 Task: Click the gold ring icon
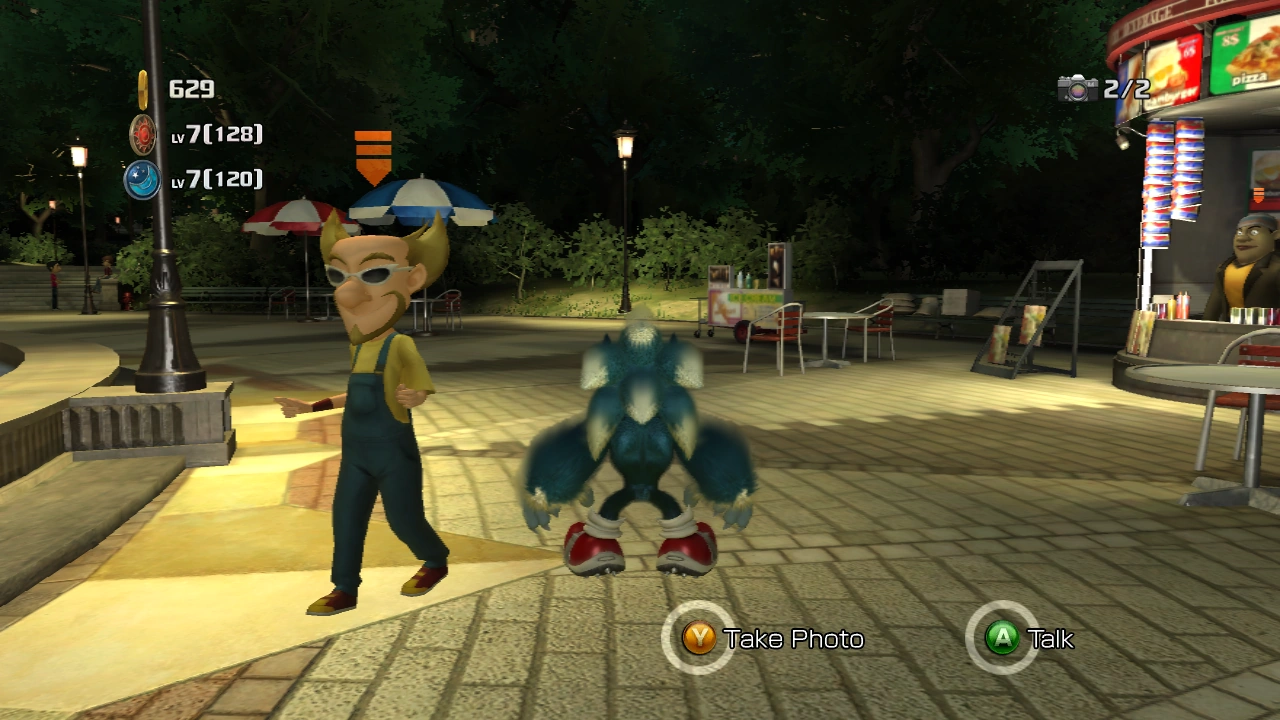click(x=143, y=89)
